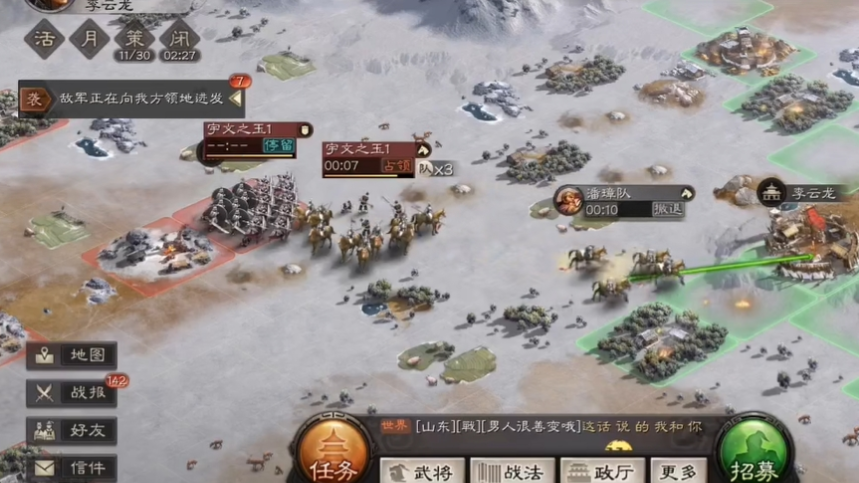Show the 更多 more options
This screenshot has width=859, height=483.
tap(679, 471)
